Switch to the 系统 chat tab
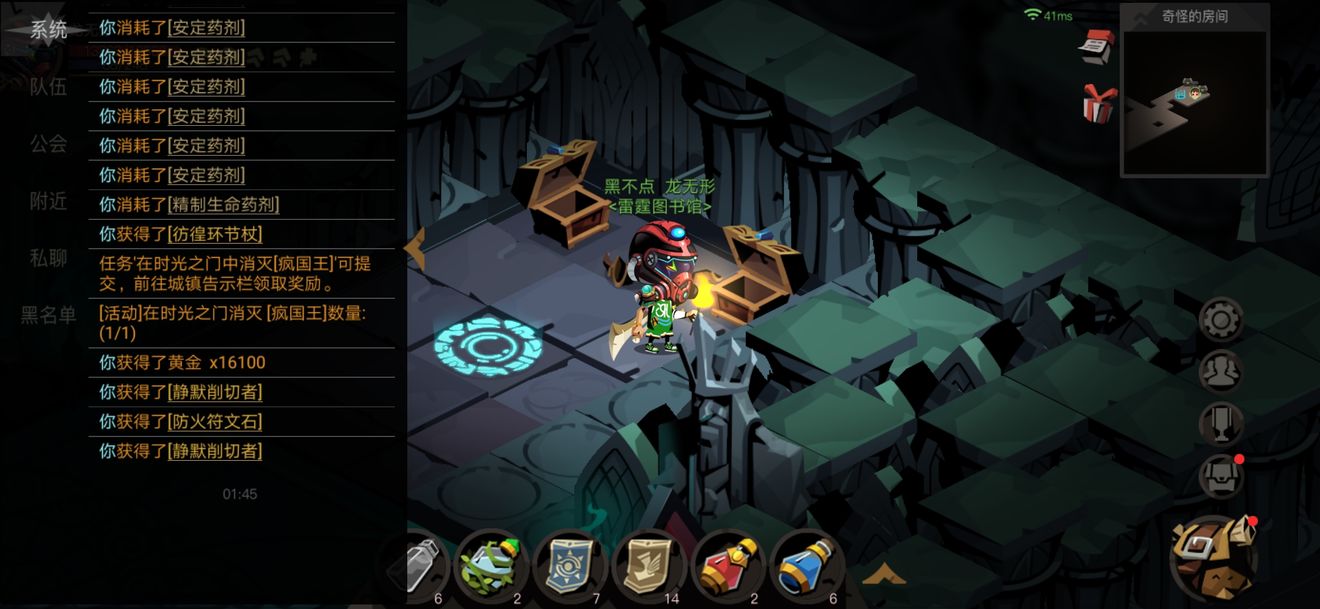Viewport: 1320px width, 609px height. click(x=48, y=29)
